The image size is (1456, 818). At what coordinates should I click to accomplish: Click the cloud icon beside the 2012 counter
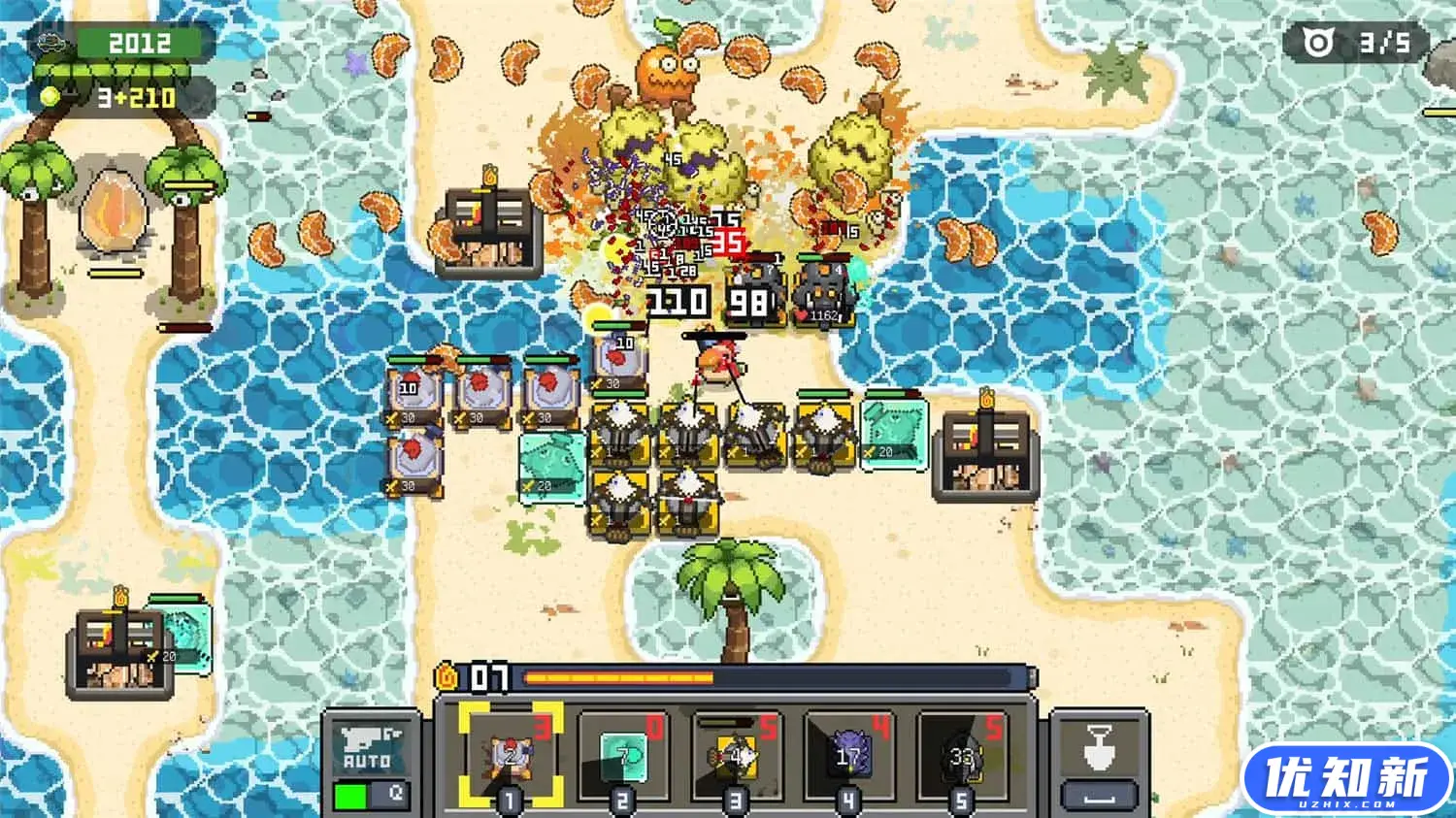(x=50, y=42)
